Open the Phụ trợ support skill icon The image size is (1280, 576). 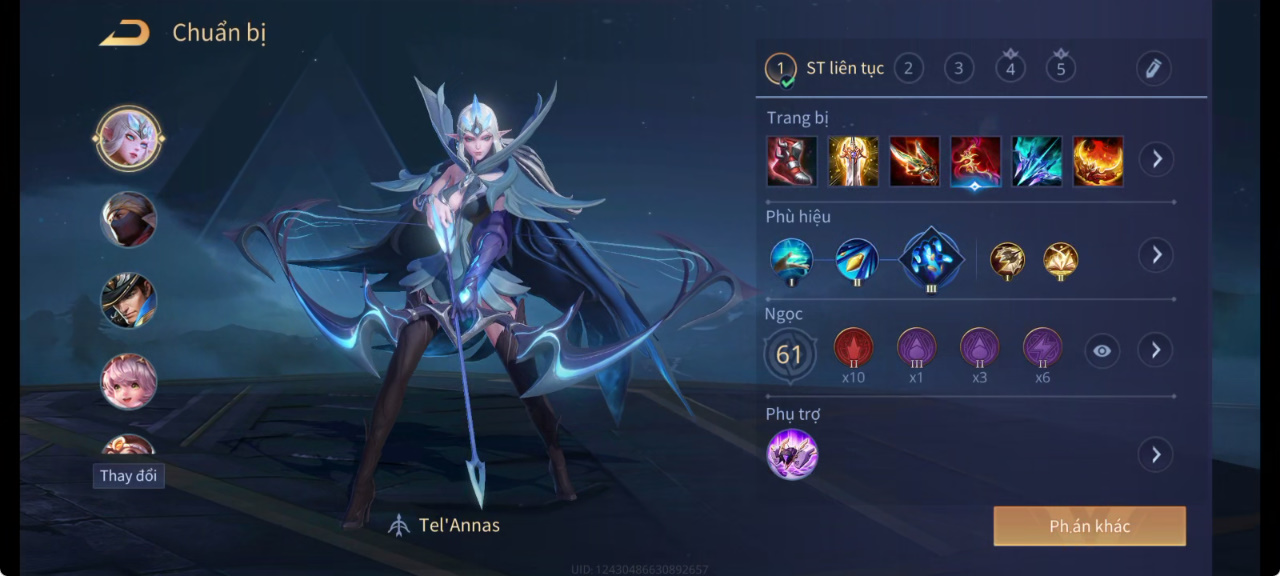click(x=792, y=454)
